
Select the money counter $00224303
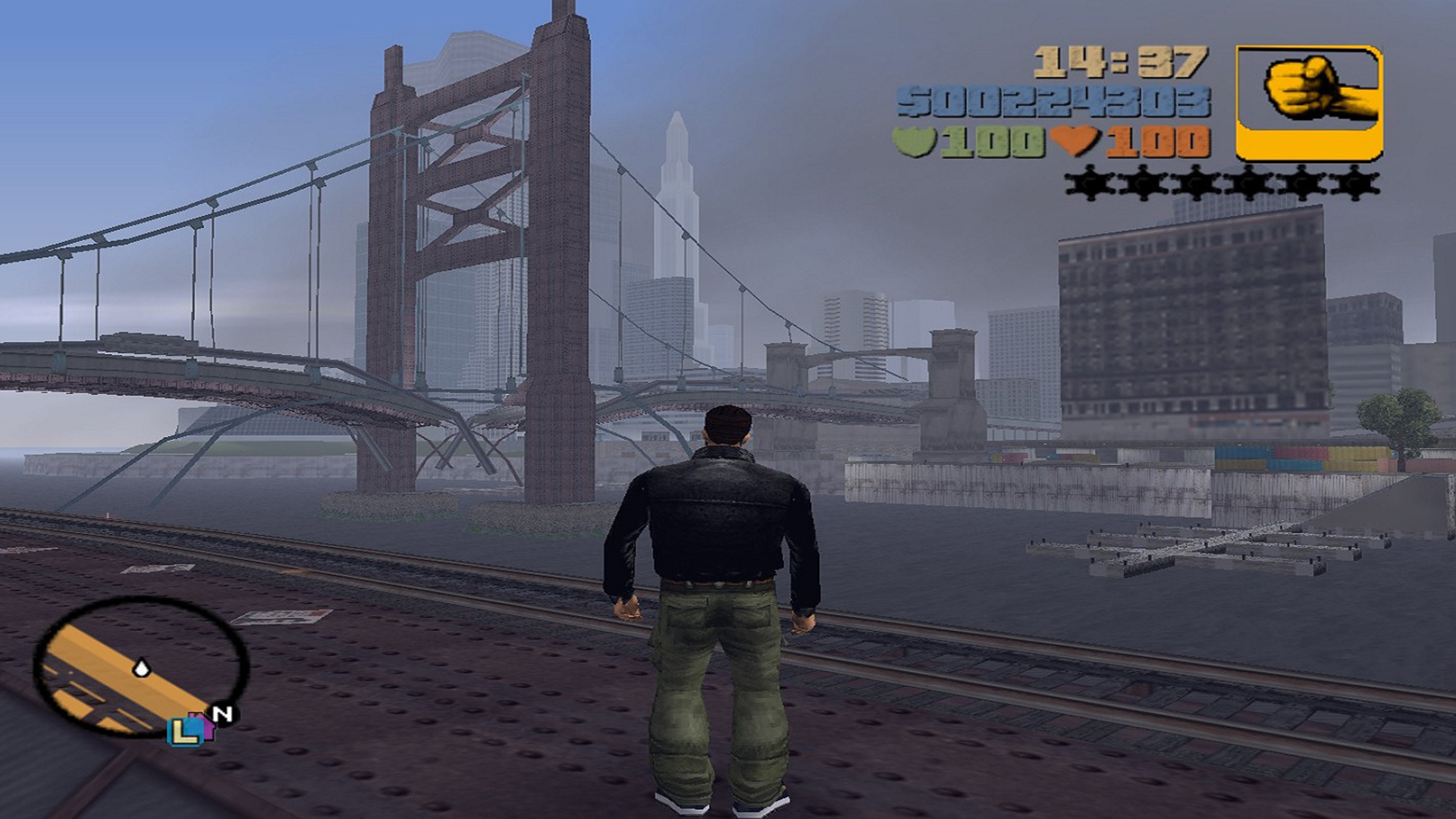(1055, 100)
